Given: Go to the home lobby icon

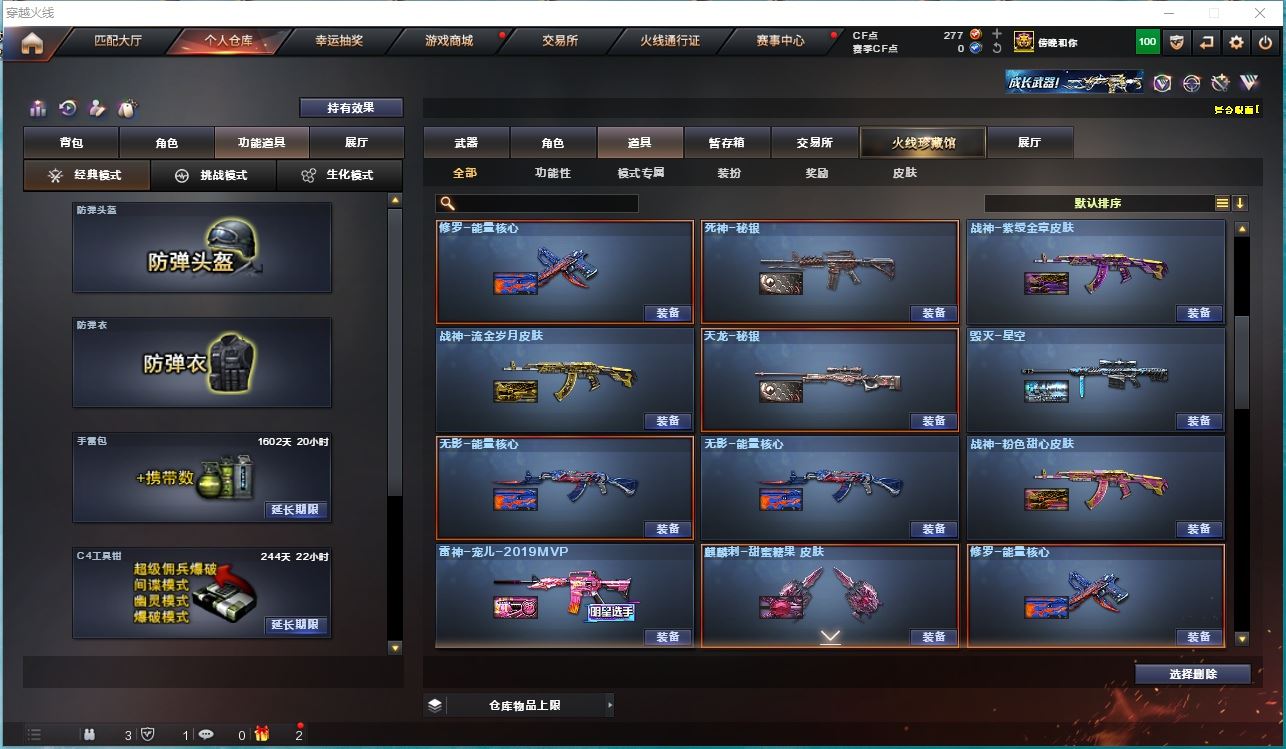Looking at the screenshot, I should click(x=32, y=43).
